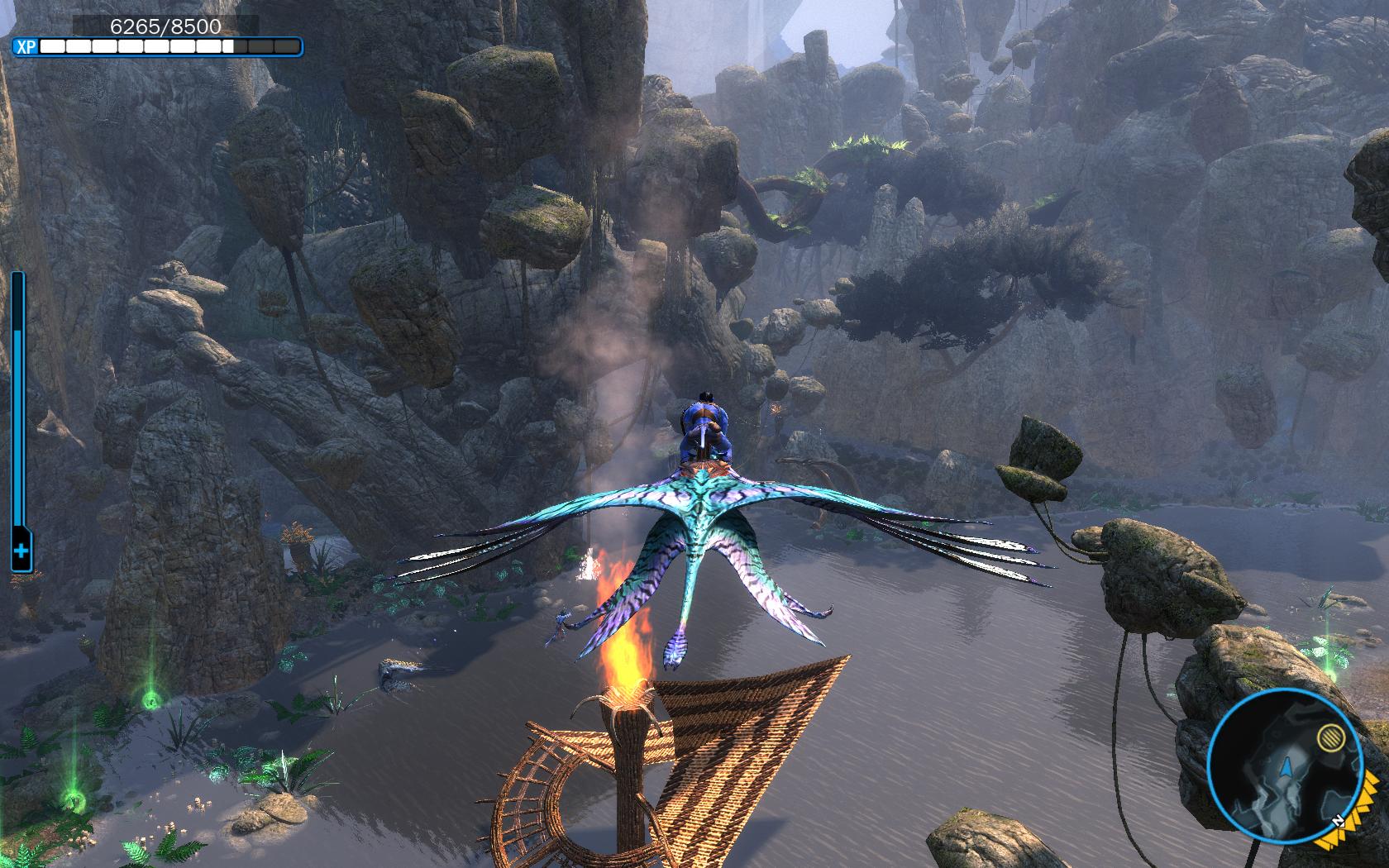Click the blue player arrow on minimap

pyautogui.click(x=1287, y=770)
